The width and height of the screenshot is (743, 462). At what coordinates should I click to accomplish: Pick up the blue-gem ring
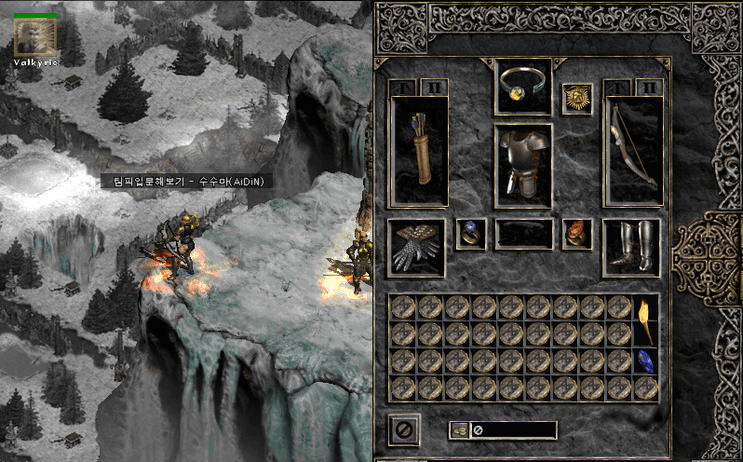470,233
